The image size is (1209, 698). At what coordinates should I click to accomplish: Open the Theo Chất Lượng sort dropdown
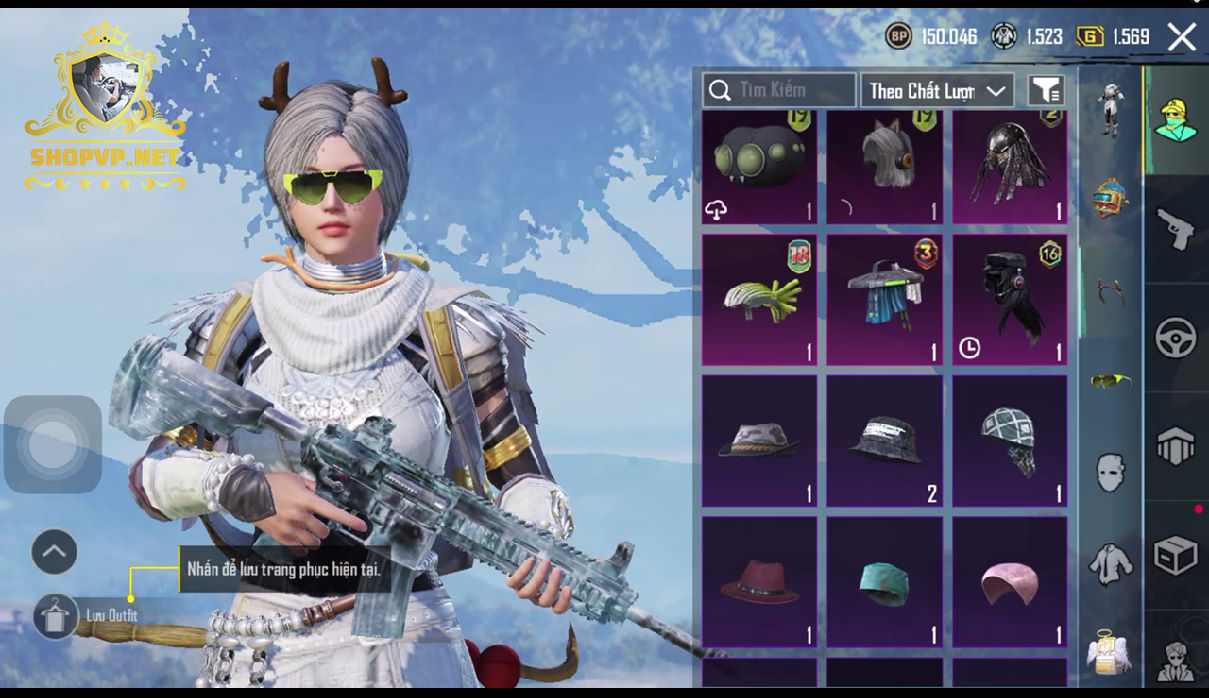tap(937, 91)
